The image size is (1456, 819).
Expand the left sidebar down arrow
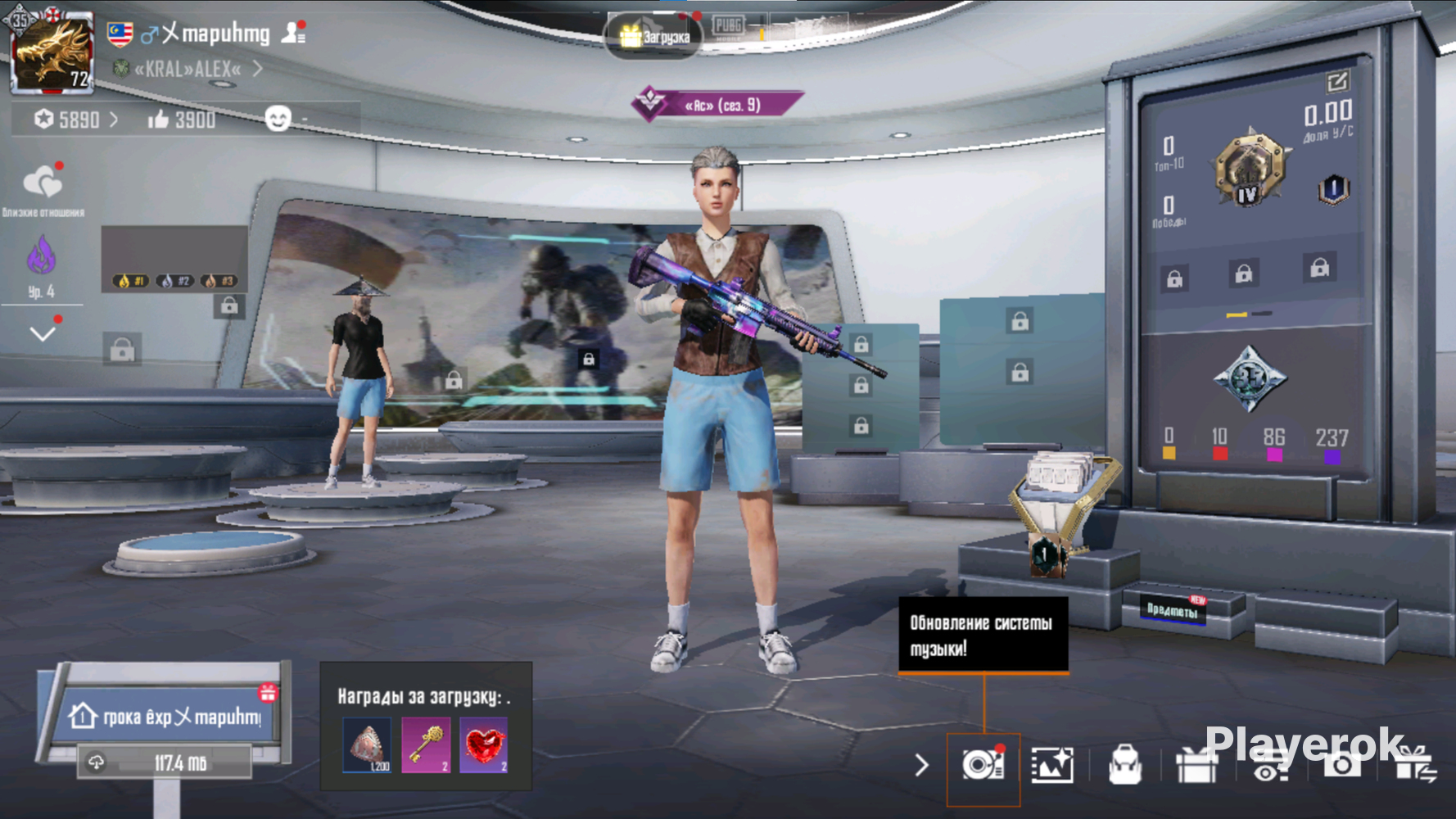click(x=43, y=333)
